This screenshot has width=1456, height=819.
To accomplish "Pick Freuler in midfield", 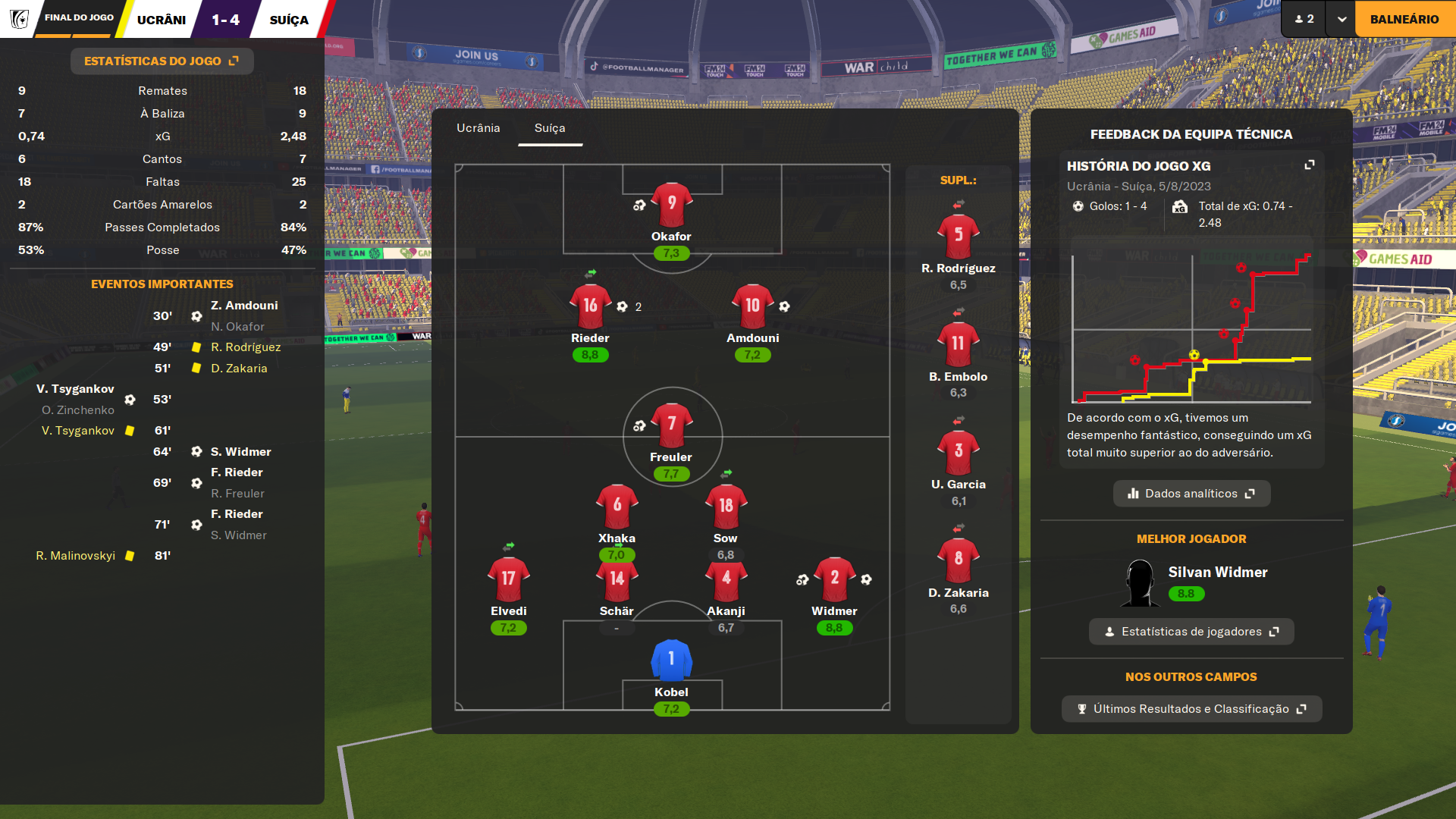I will (671, 425).
